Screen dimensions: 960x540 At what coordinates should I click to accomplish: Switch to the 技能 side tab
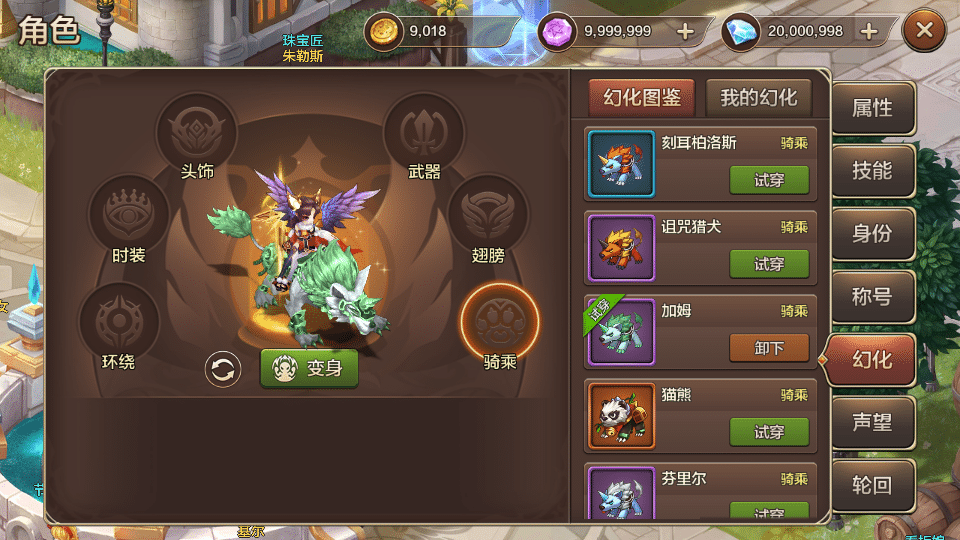(872, 171)
